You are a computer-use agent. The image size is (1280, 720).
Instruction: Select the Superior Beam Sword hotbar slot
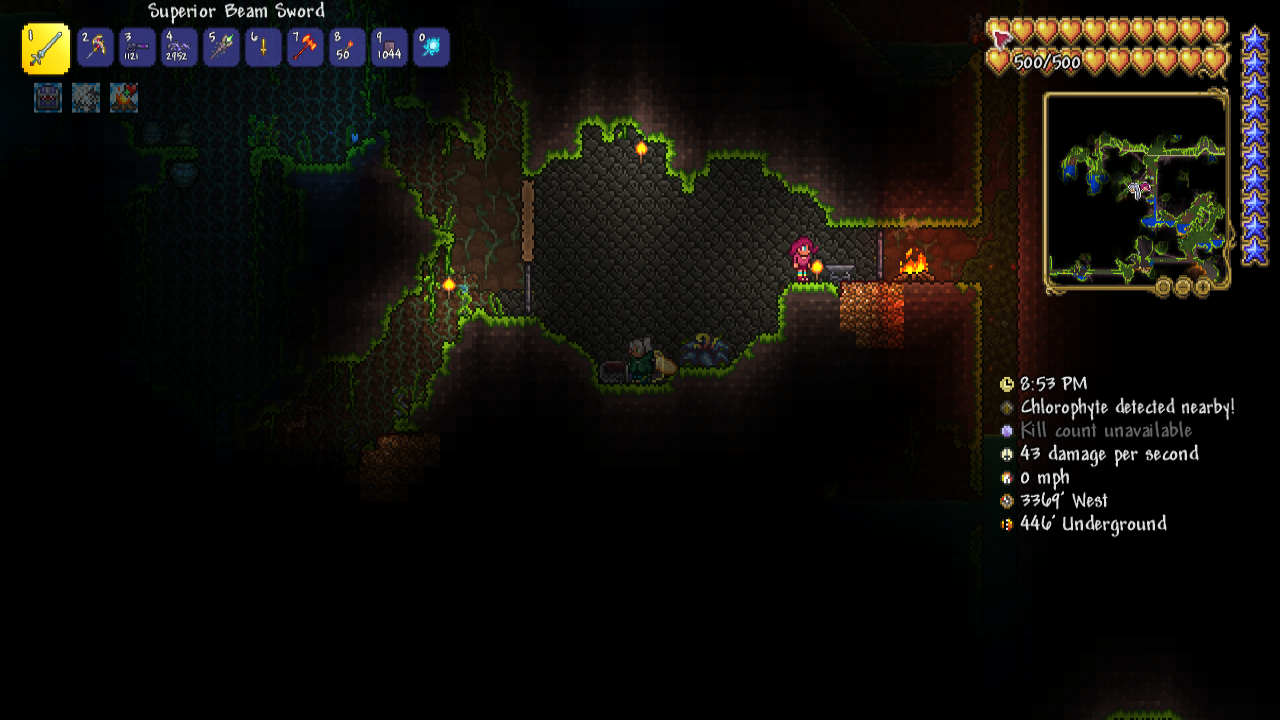coord(46,49)
